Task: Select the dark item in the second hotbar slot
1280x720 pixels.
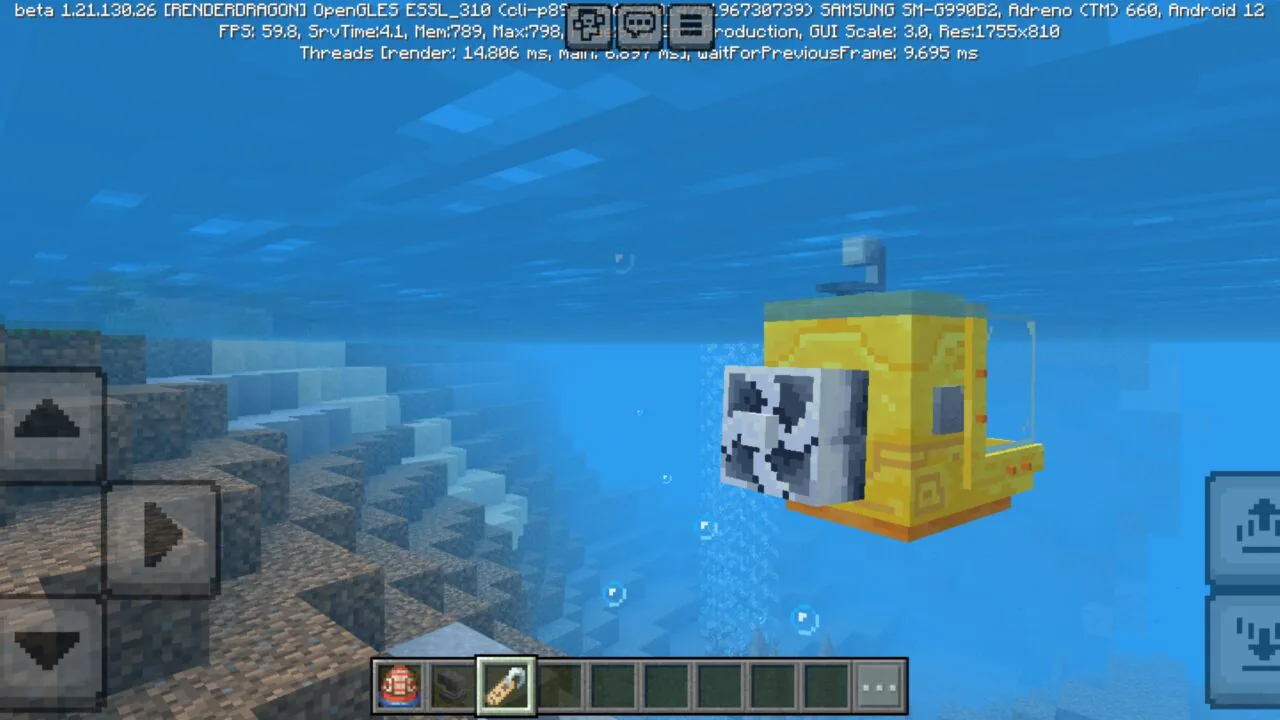Action: click(452, 685)
